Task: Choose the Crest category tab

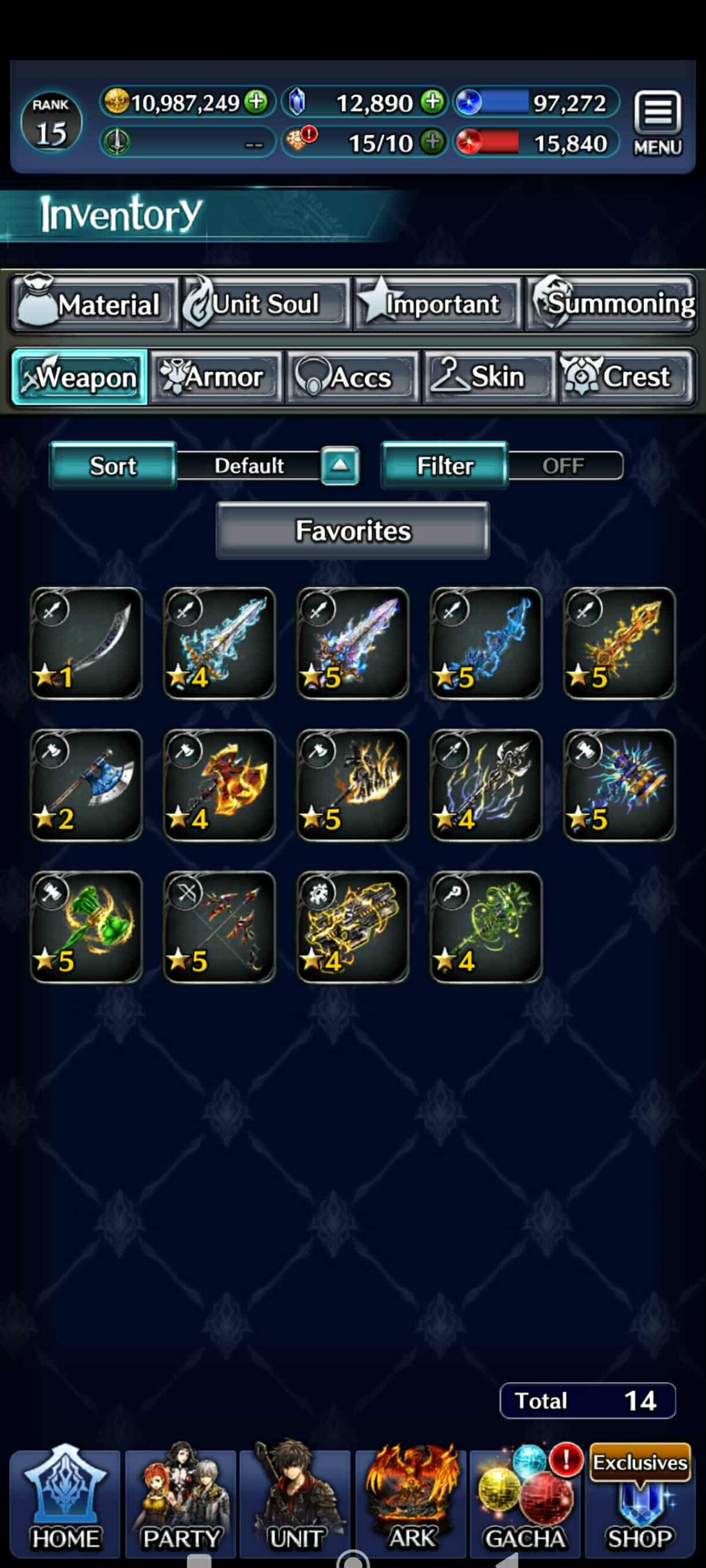Action: click(x=625, y=377)
